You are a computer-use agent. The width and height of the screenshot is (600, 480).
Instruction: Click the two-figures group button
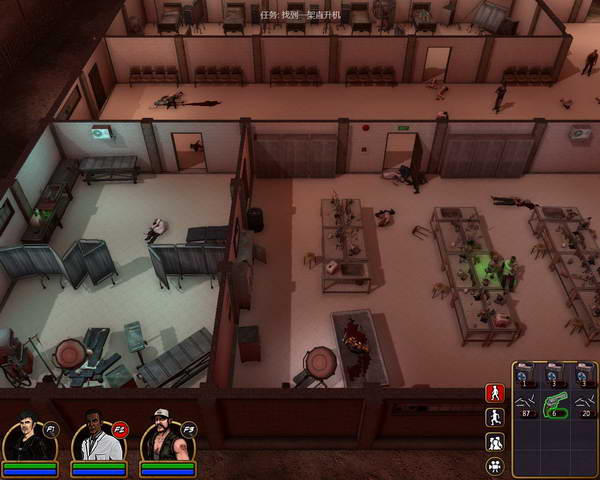tap(494, 442)
